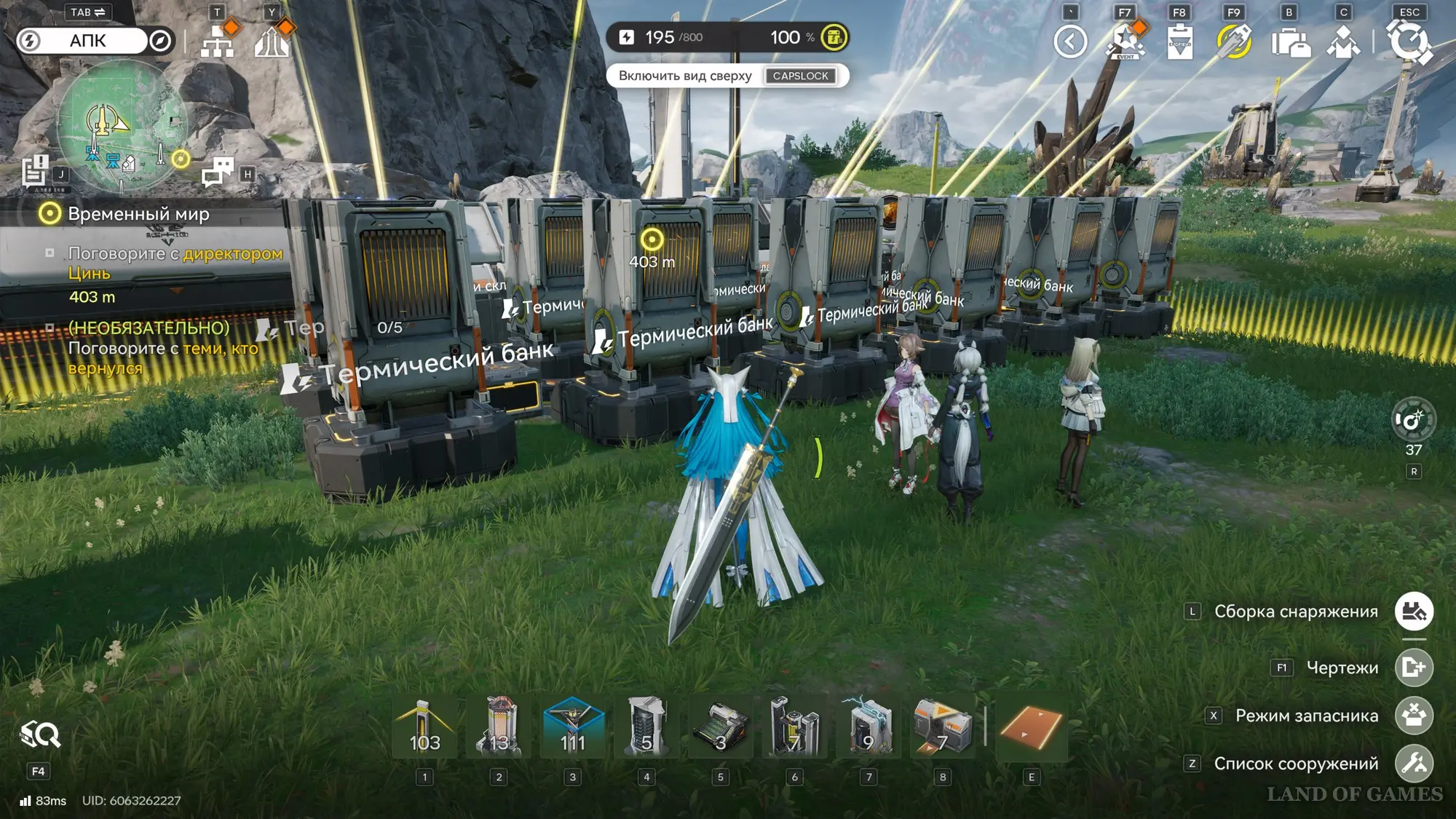Open Сборка снаряжения gear assembly
Viewport: 1456px width, 819px height.
(x=1414, y=612)
